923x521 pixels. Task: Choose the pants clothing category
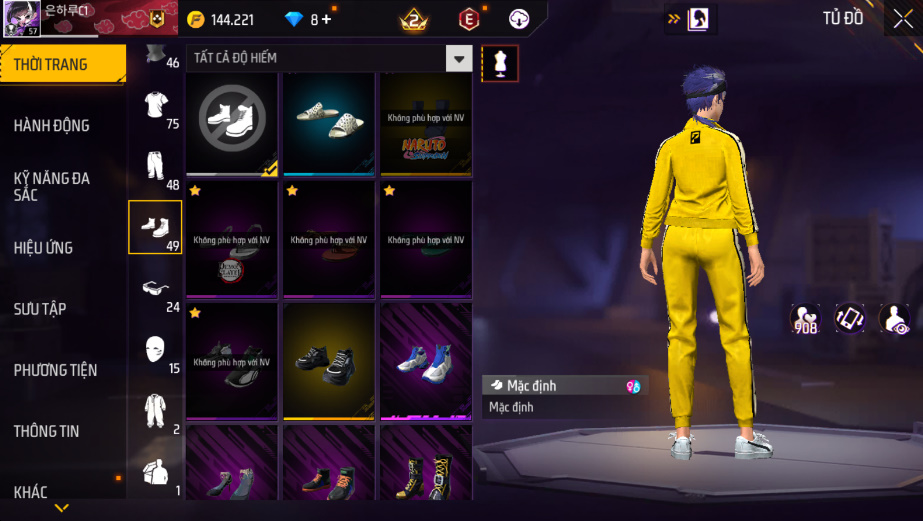pyautogui.click(x=155, y=166)
